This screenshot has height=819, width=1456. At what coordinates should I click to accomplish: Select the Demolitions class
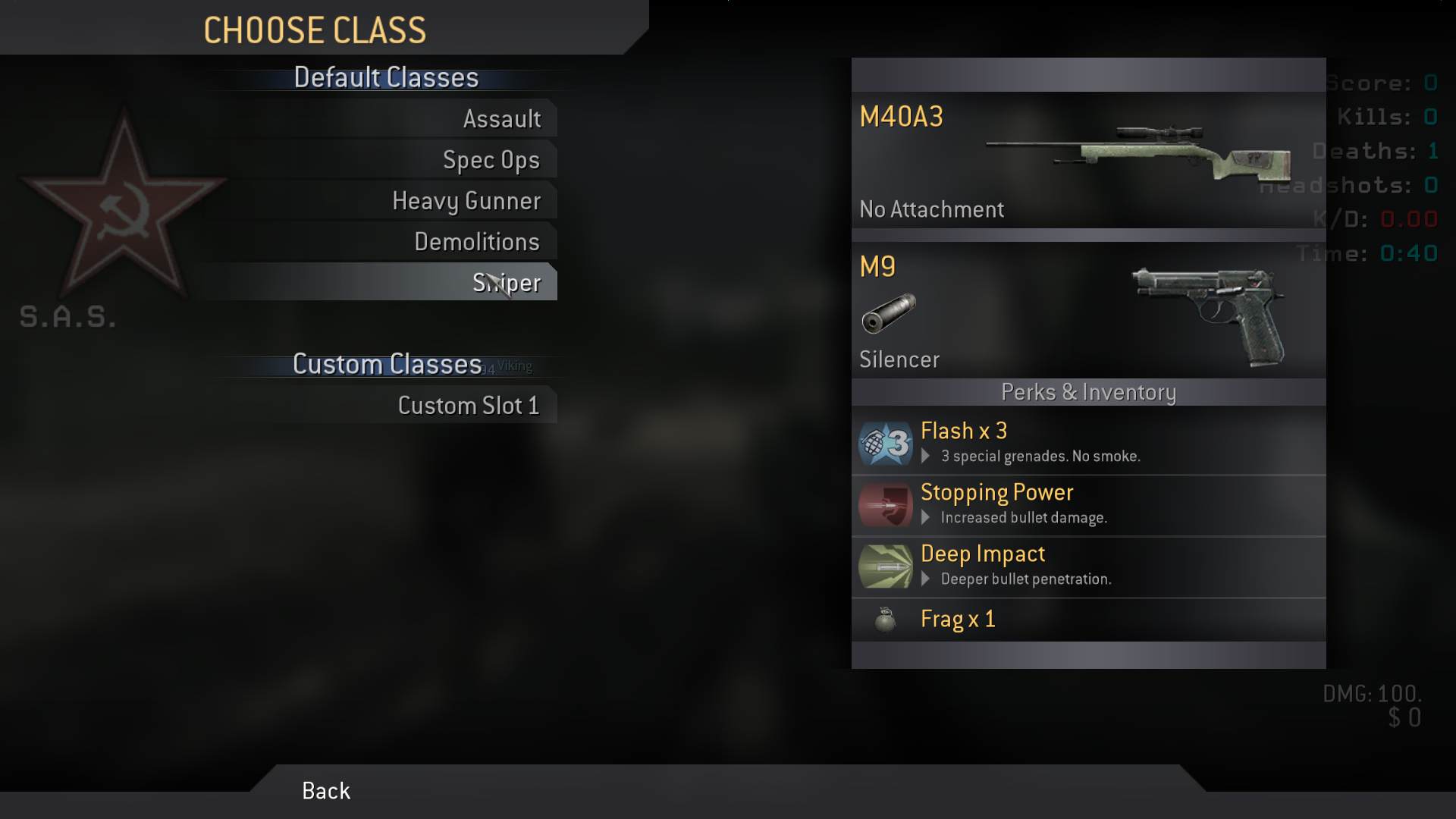pos(476,242)
